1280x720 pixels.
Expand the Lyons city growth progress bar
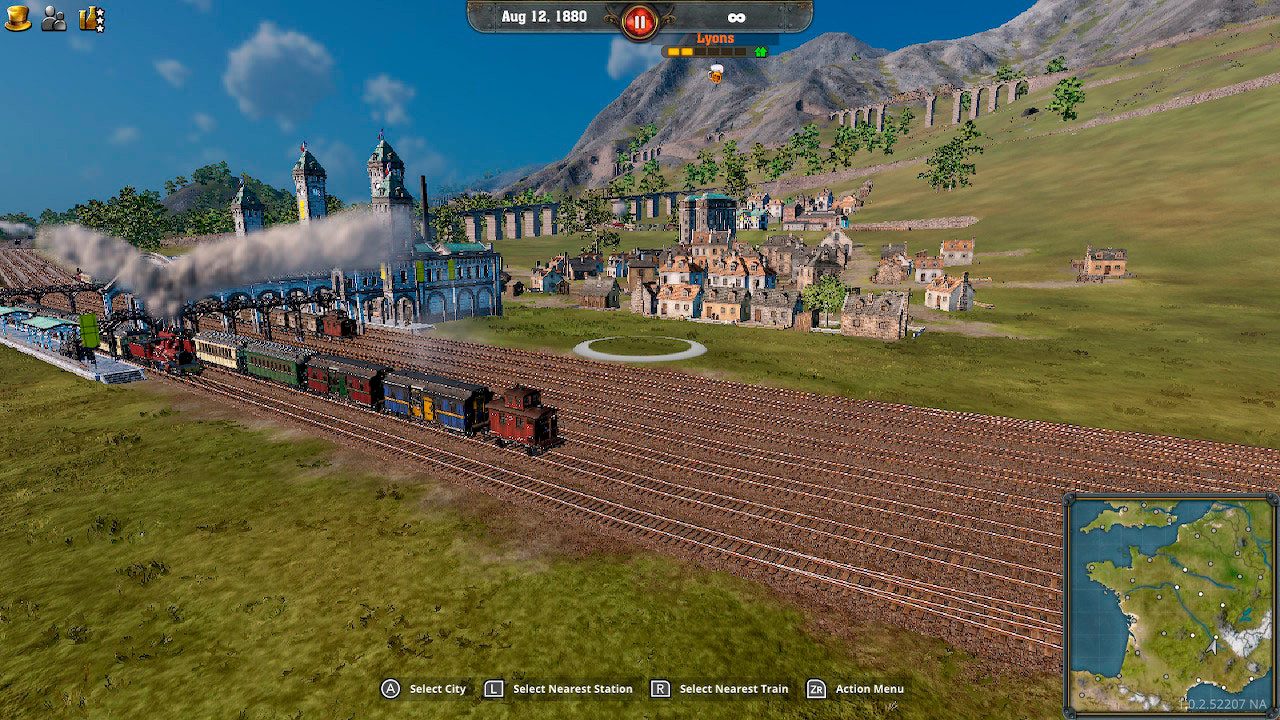click(x=705, y=51)
